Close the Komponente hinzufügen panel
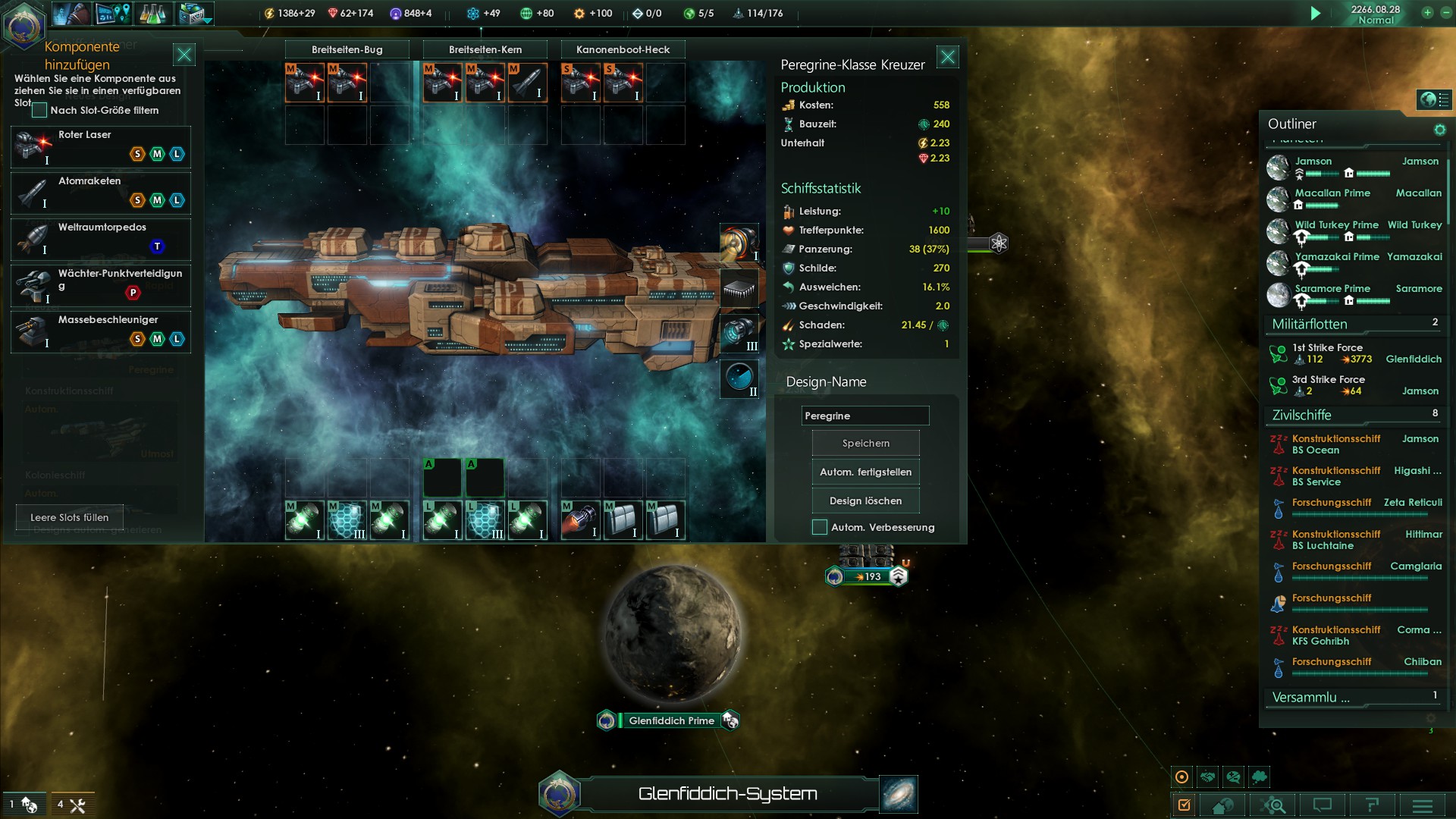1456x819 pixels. [x=184, y=55]
